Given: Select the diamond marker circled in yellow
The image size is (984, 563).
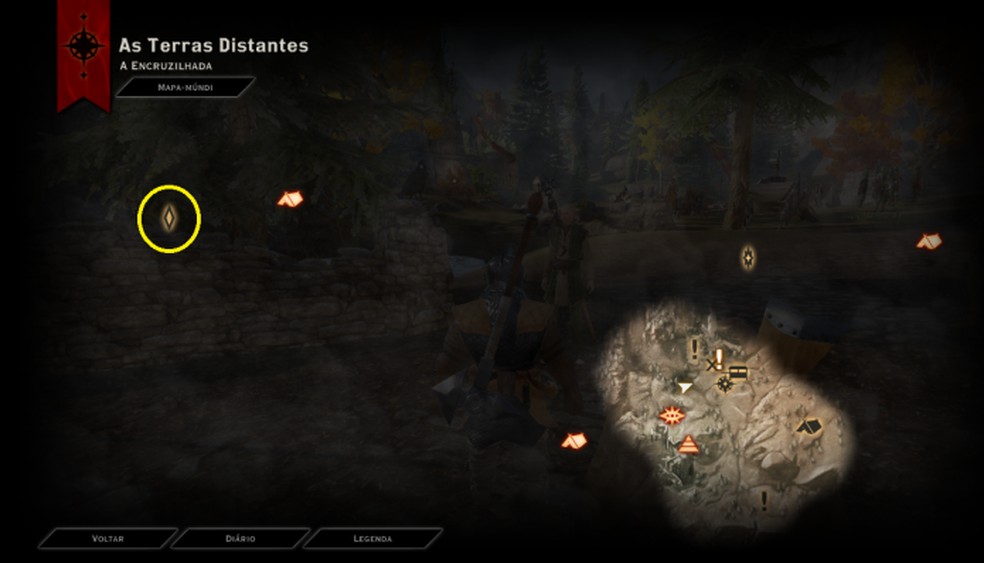Looking at the screenshot, I should (170, 218).
